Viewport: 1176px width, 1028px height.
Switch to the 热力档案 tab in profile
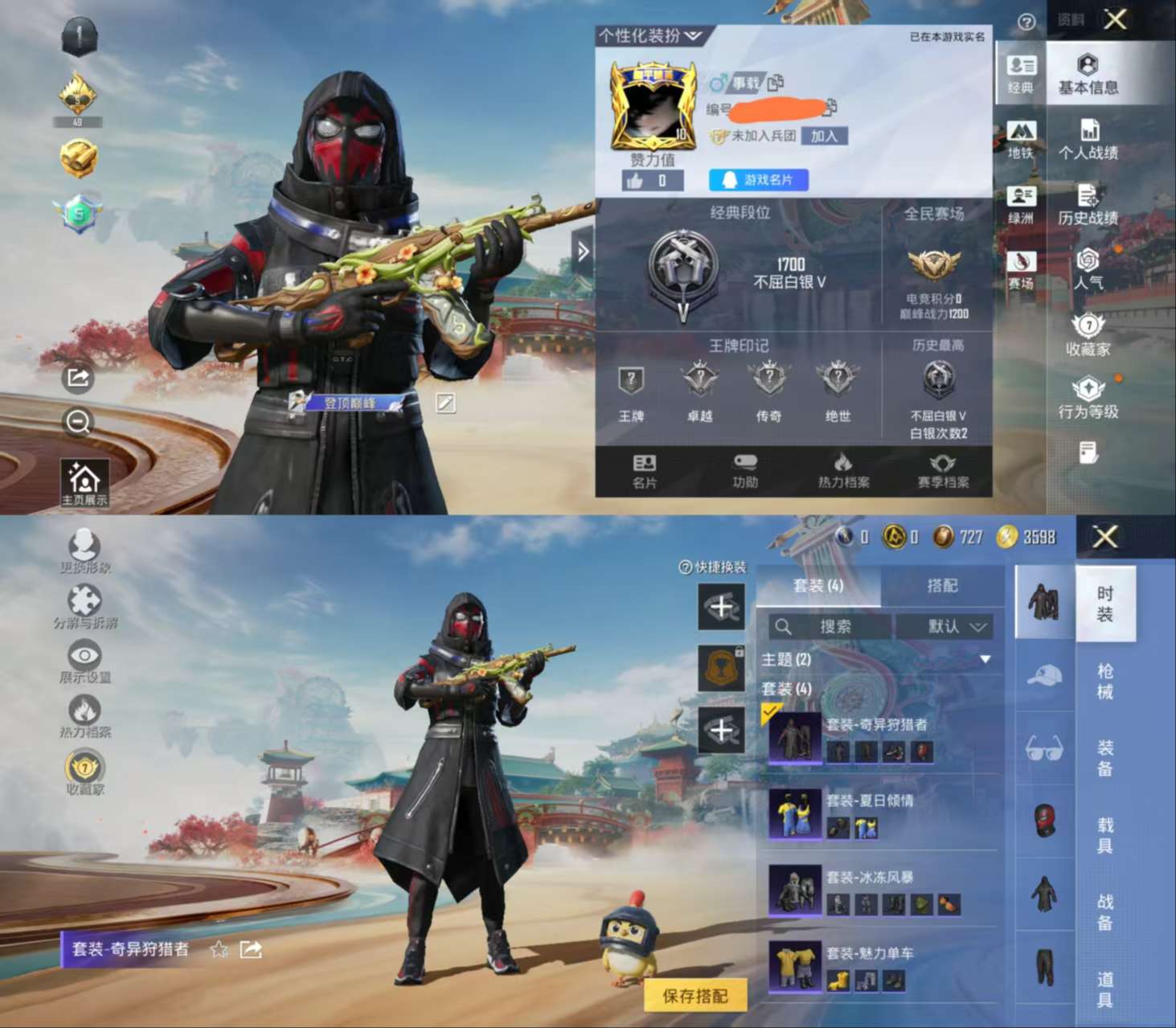pos(843,470)
